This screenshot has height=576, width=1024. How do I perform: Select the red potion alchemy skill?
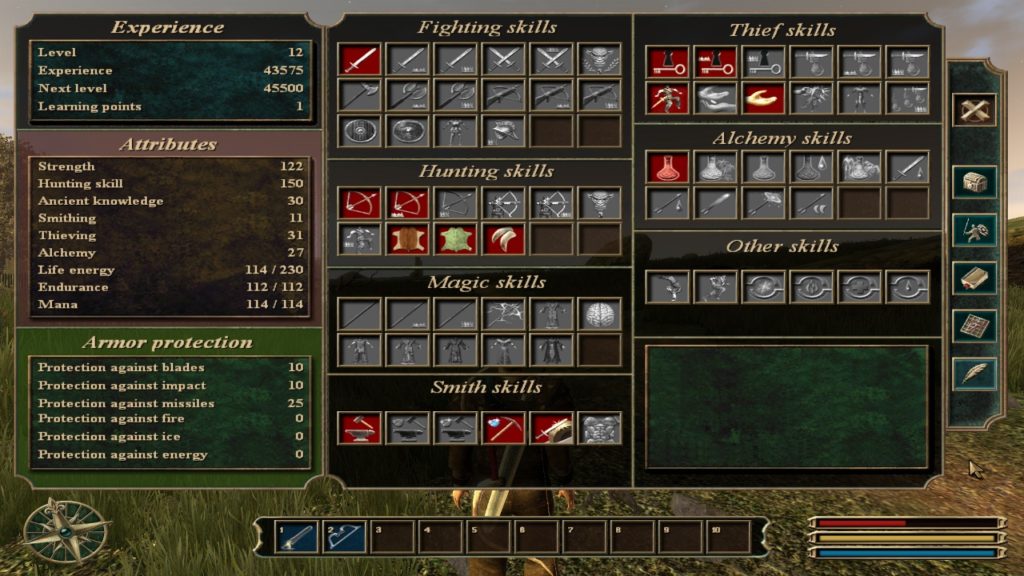[x=667, y=167]
